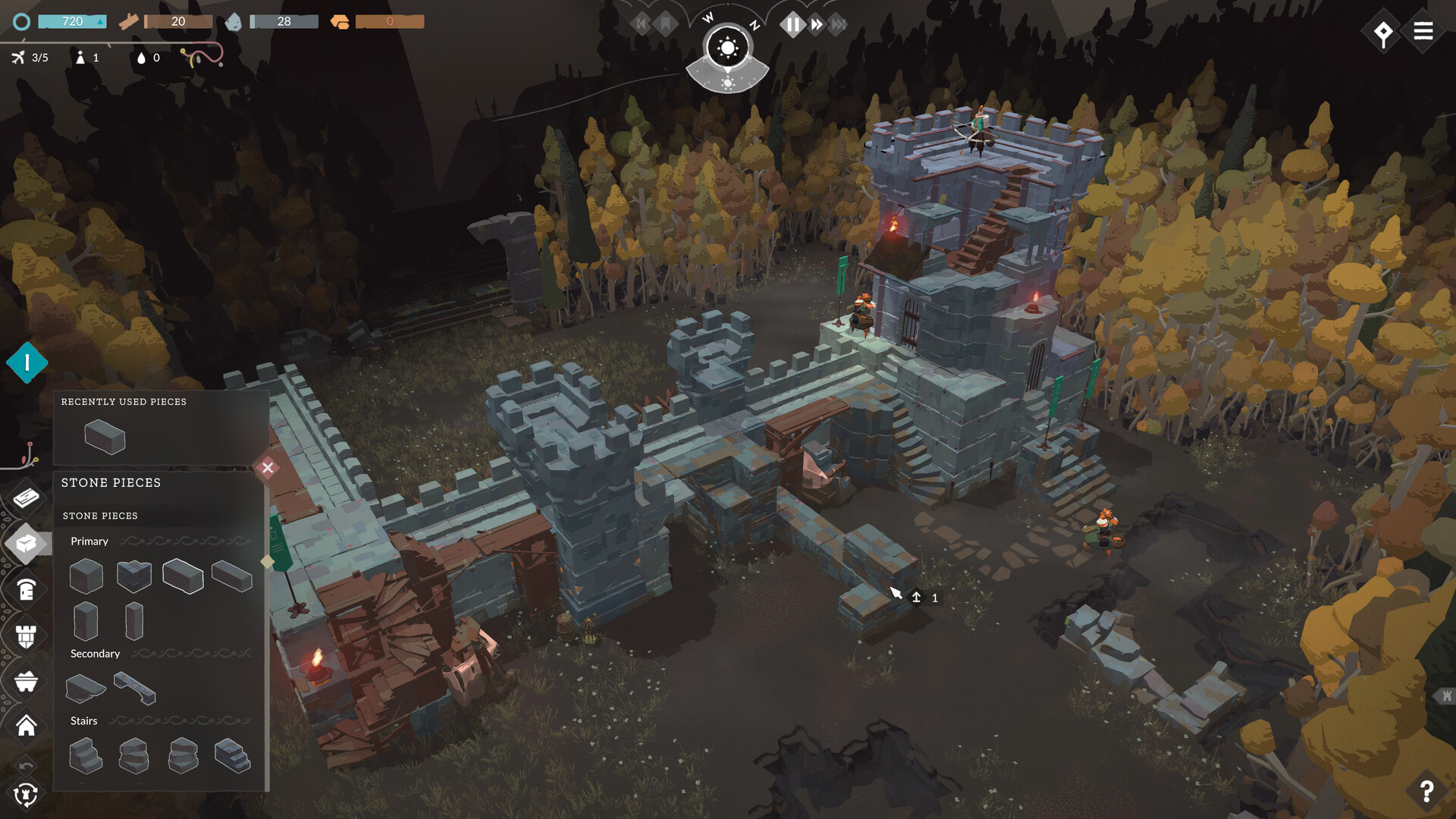
Task: Collapse the Primary pieces section
Action: (89, 541)
